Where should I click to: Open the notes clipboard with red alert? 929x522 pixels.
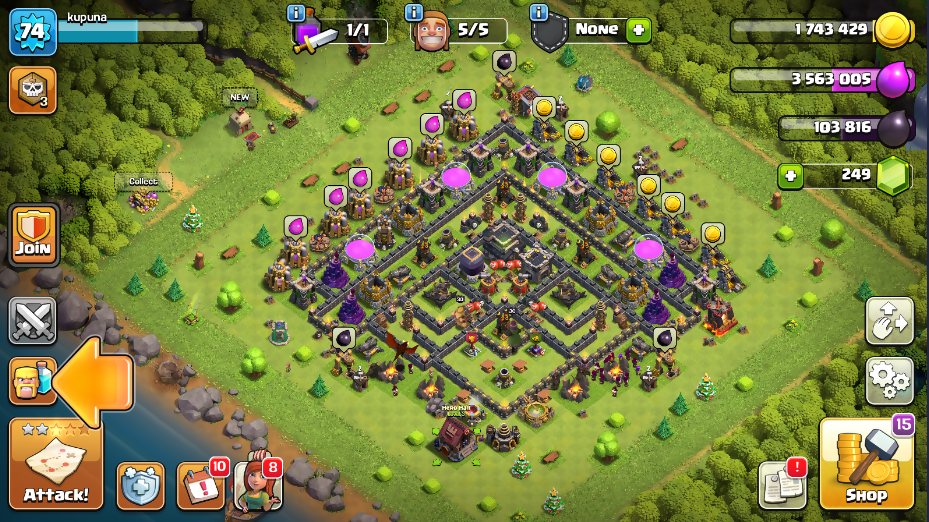tap(782, 486)
